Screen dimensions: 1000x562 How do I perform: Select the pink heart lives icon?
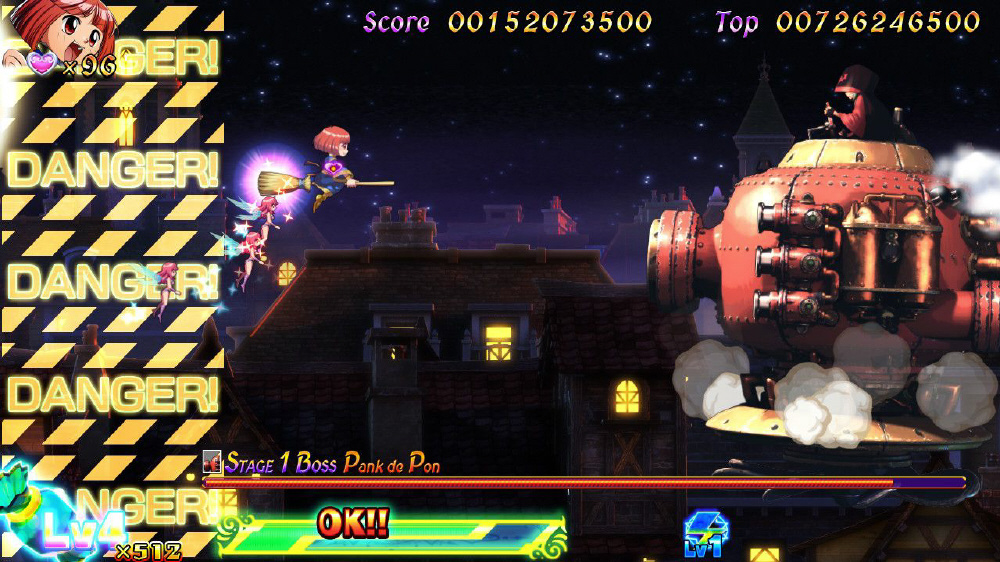41,63
